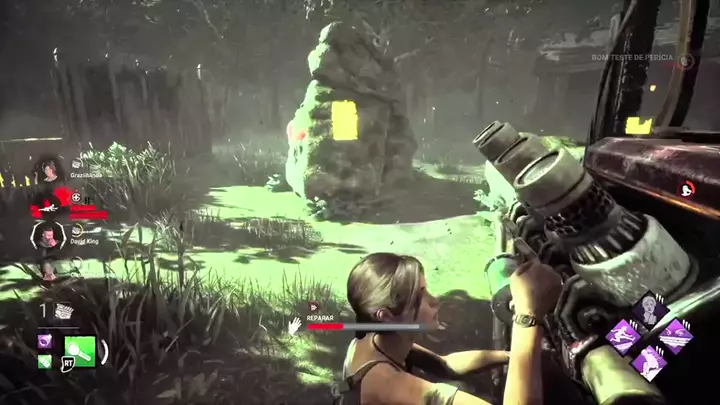Image resolution: width=720 pixels, height=405 pixels.
Task: Click the red skill check icon on the generator
Action: click(687, 188)
